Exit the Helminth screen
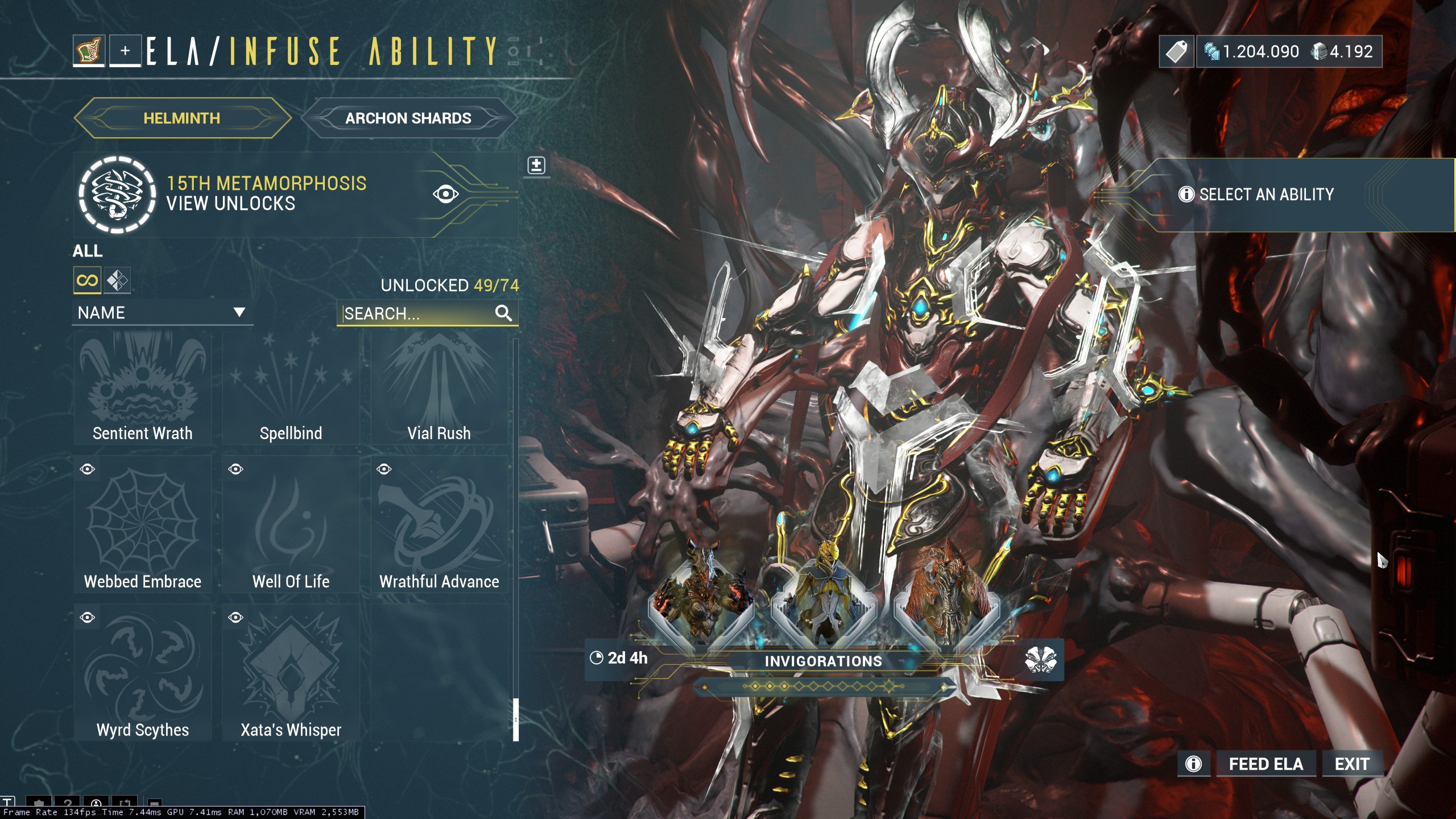The width and height of the screenshot is (1456, 819). 1351,764
